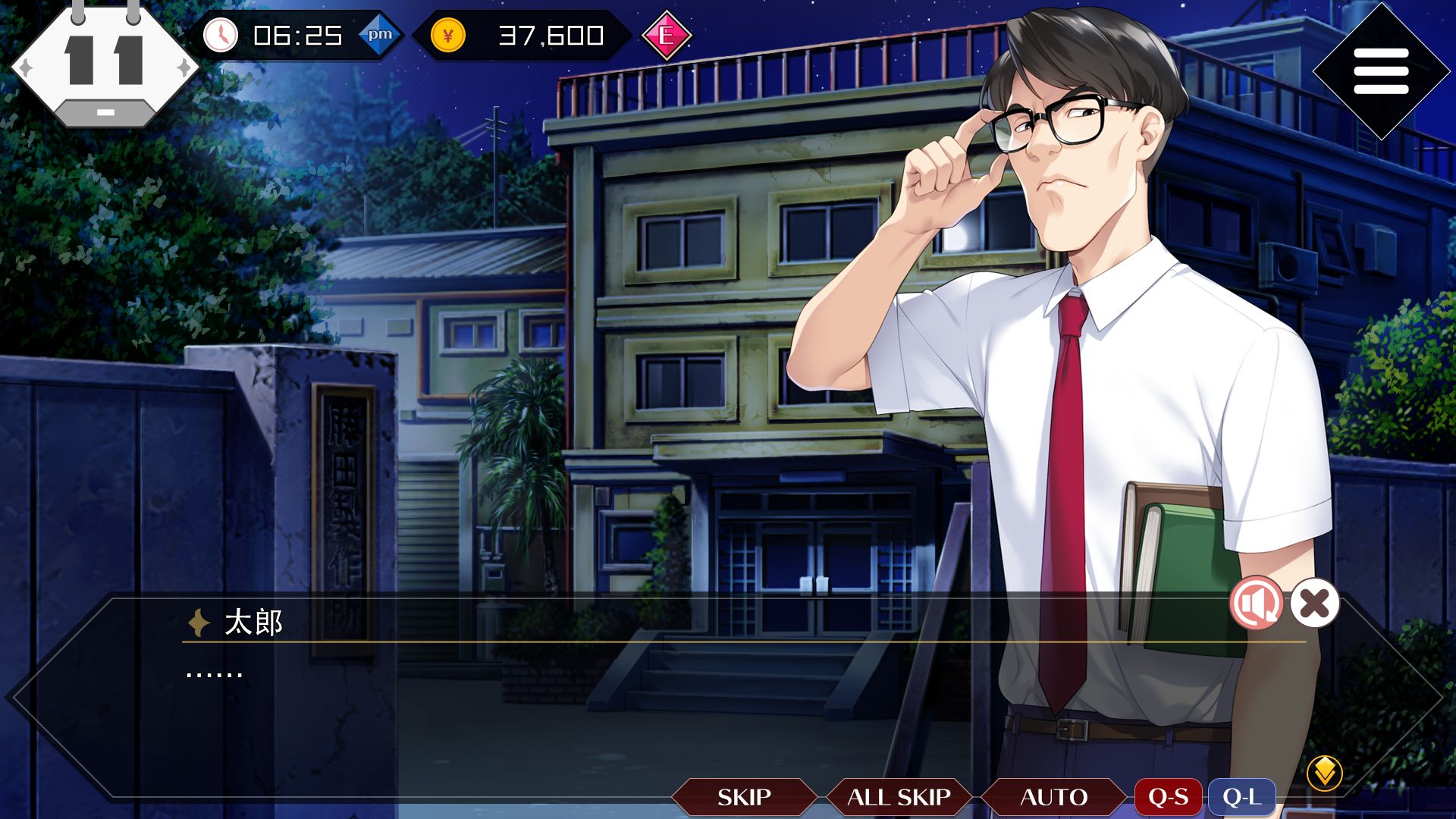
Task: Select the yen coin money icon
Action: [x=447, y=36]
